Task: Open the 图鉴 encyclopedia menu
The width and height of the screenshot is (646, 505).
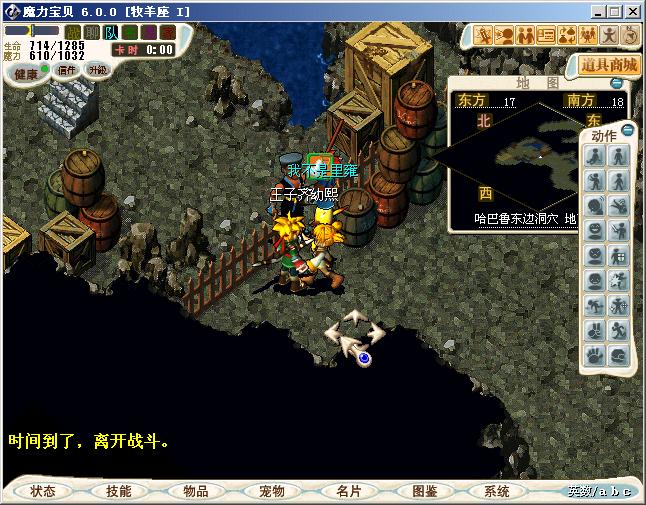Action: (424, 491)
